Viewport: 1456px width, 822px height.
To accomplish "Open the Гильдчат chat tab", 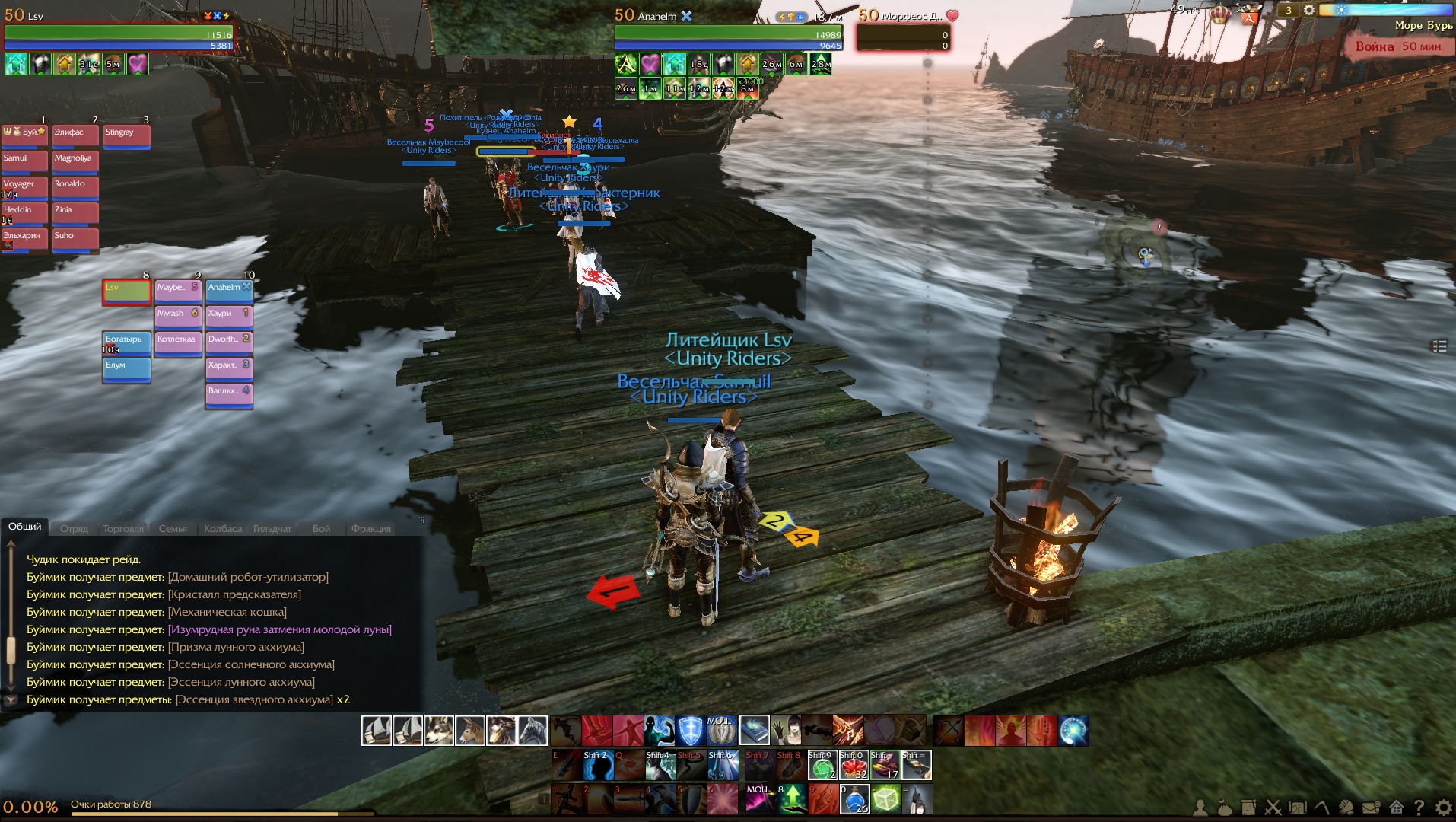I will tap(272, 529).
